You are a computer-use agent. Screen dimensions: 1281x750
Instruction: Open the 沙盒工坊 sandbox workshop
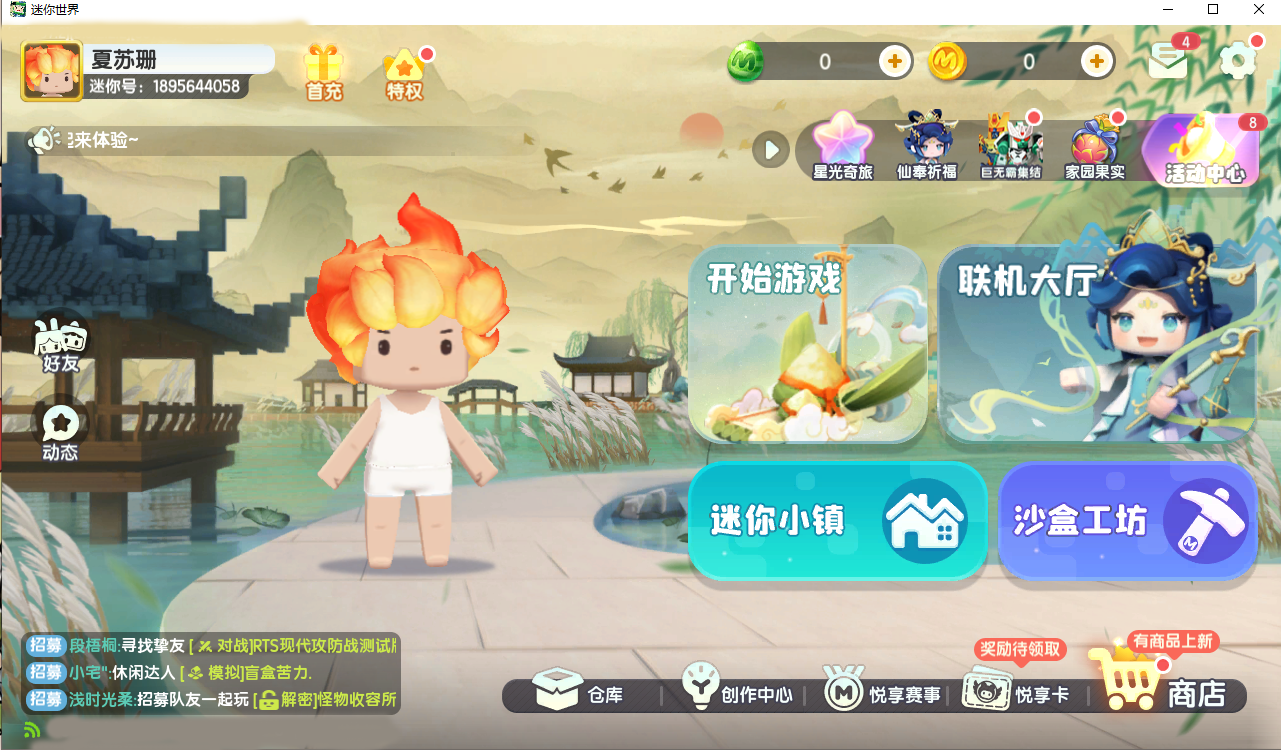(x=1127, y=520)
